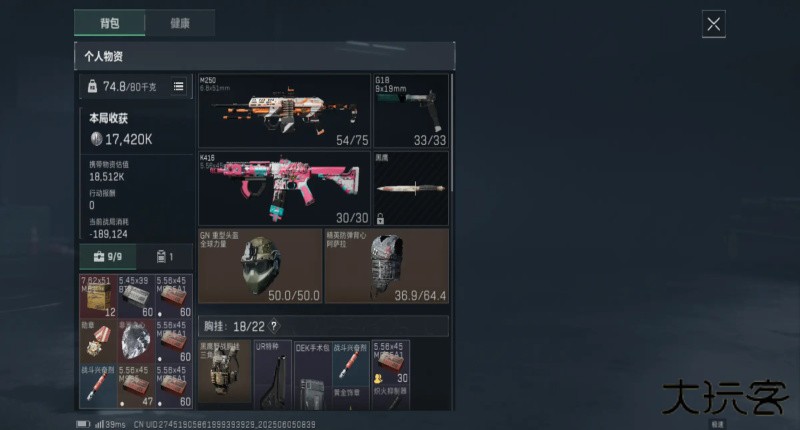Open the safe box 9/9 tab
Screen dimensions: 800x430
click(107, 257)
